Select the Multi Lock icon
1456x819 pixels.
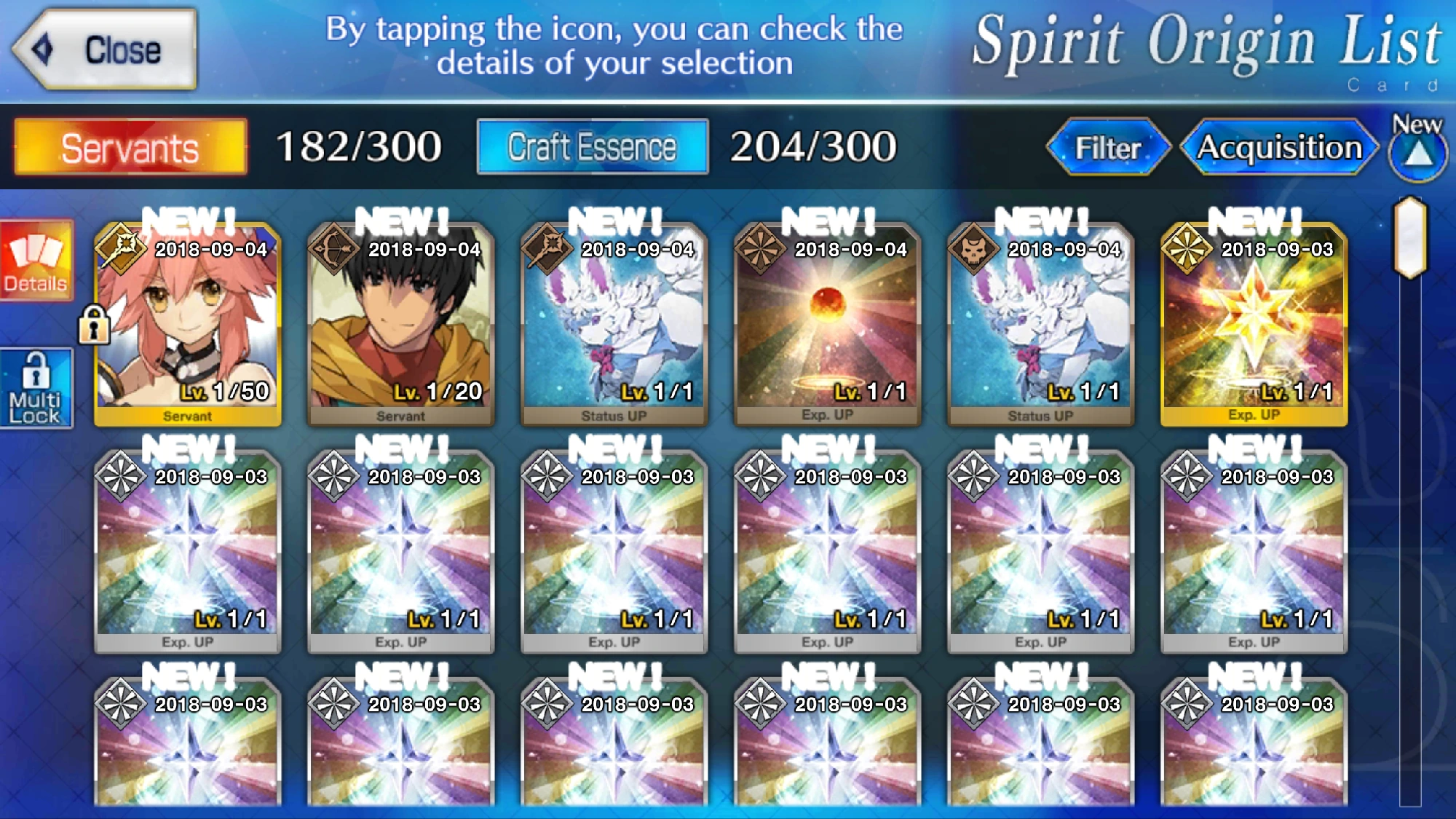pyautogui.click(x=36, y=386)
